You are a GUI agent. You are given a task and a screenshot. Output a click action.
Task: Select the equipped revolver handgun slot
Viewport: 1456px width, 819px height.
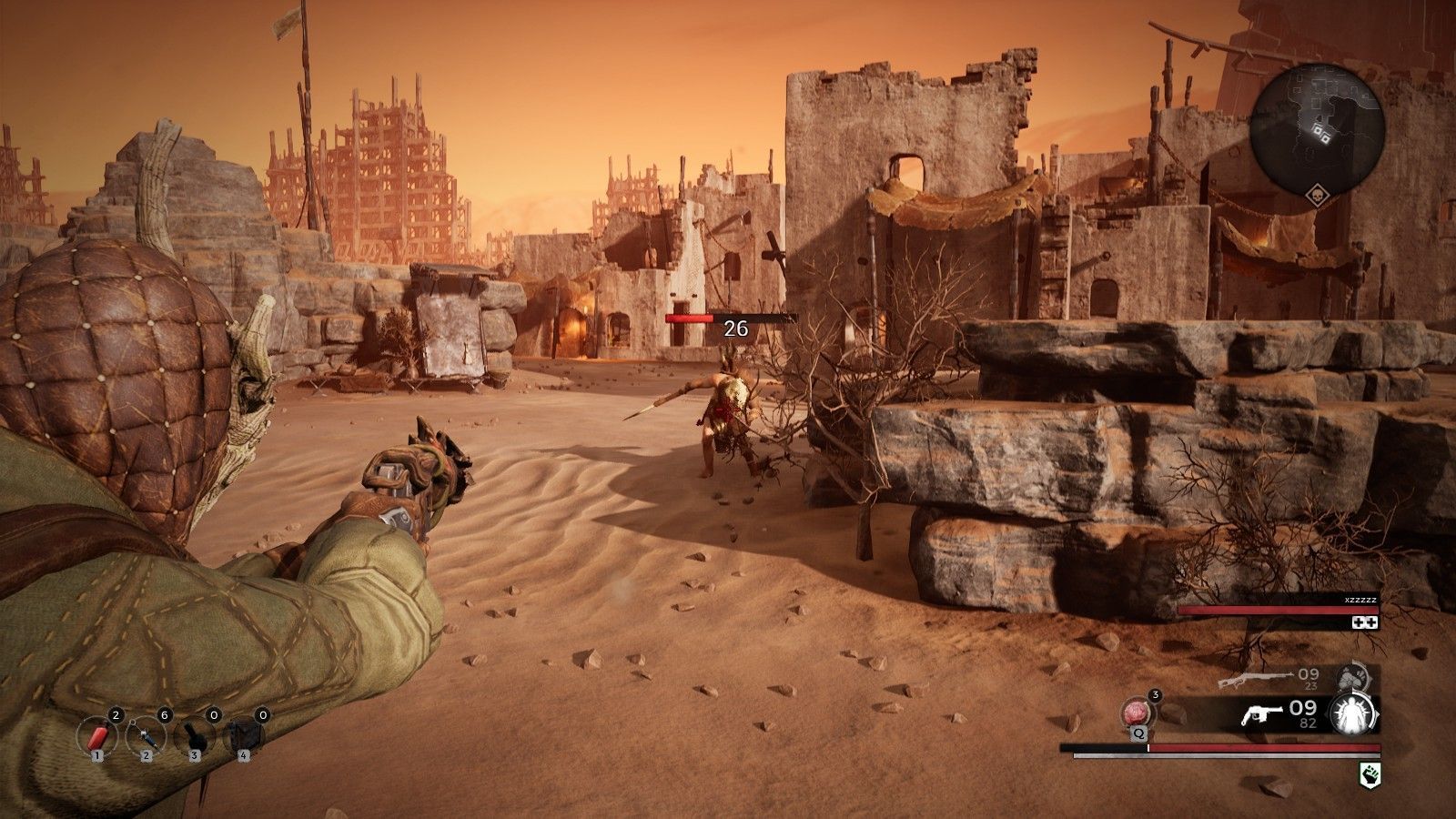tap(1260, 713)
